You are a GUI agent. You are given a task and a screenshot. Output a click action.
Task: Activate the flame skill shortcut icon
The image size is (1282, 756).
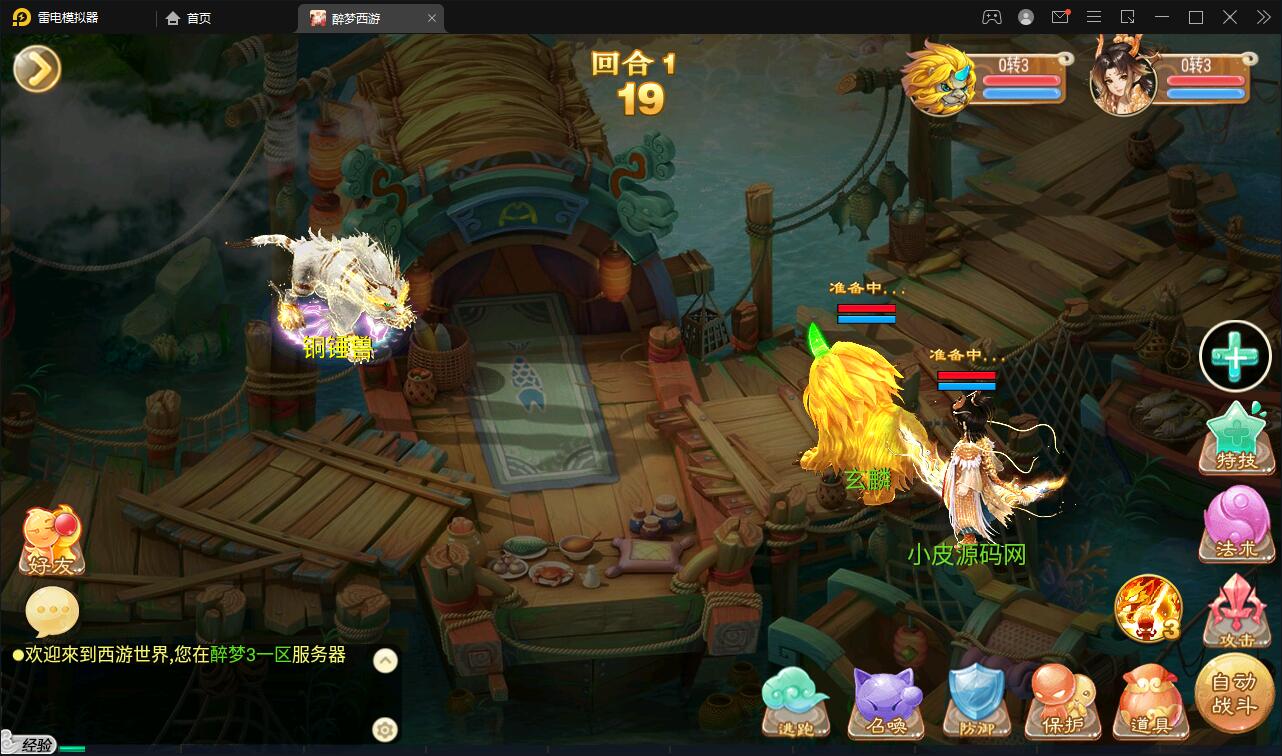pyautogui.click(x=1148, y=608)
